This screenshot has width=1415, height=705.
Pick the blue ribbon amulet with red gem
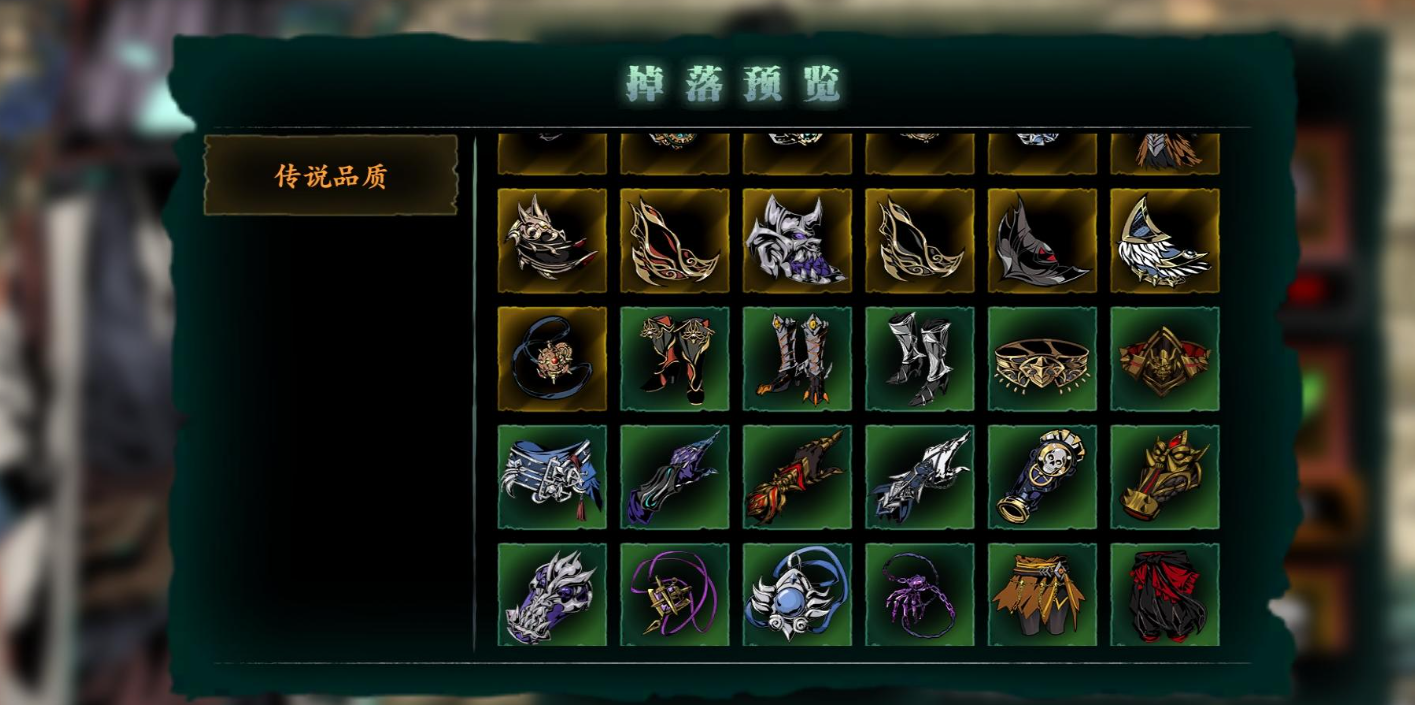pyautogui.click(x=552, y=358)
